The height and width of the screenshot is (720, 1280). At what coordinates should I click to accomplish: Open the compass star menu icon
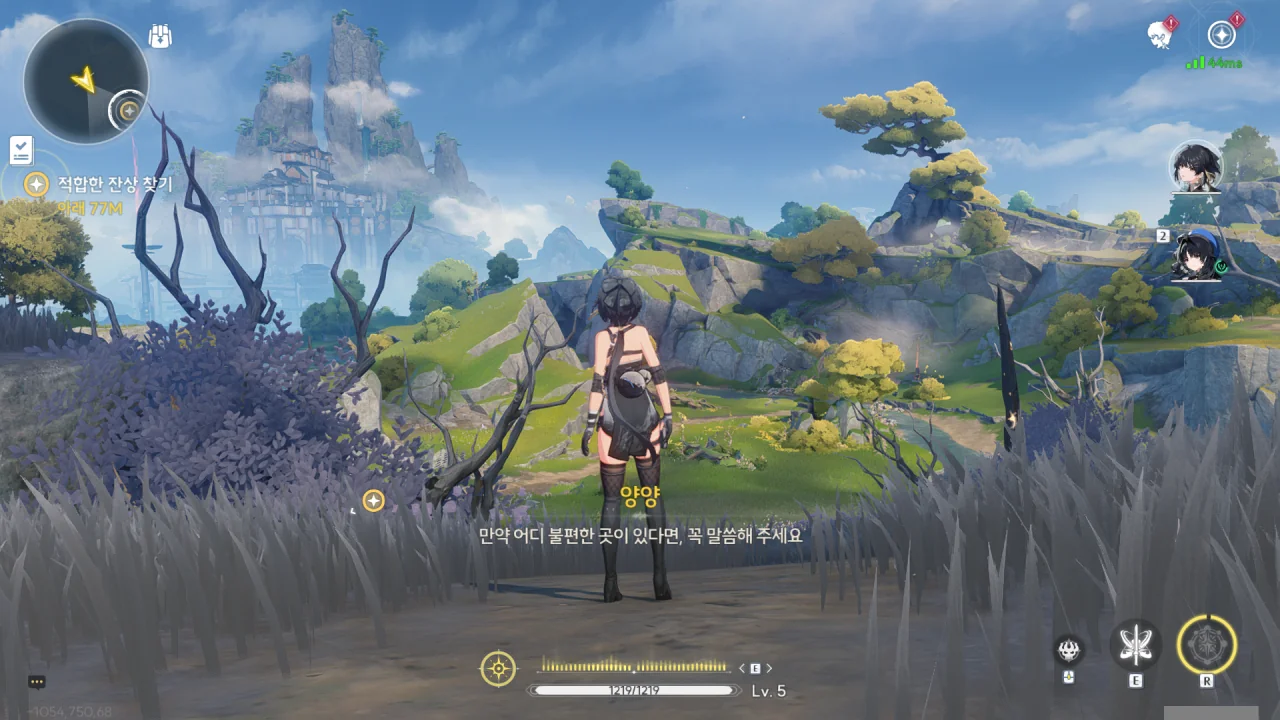click(x=1221, y=35)
